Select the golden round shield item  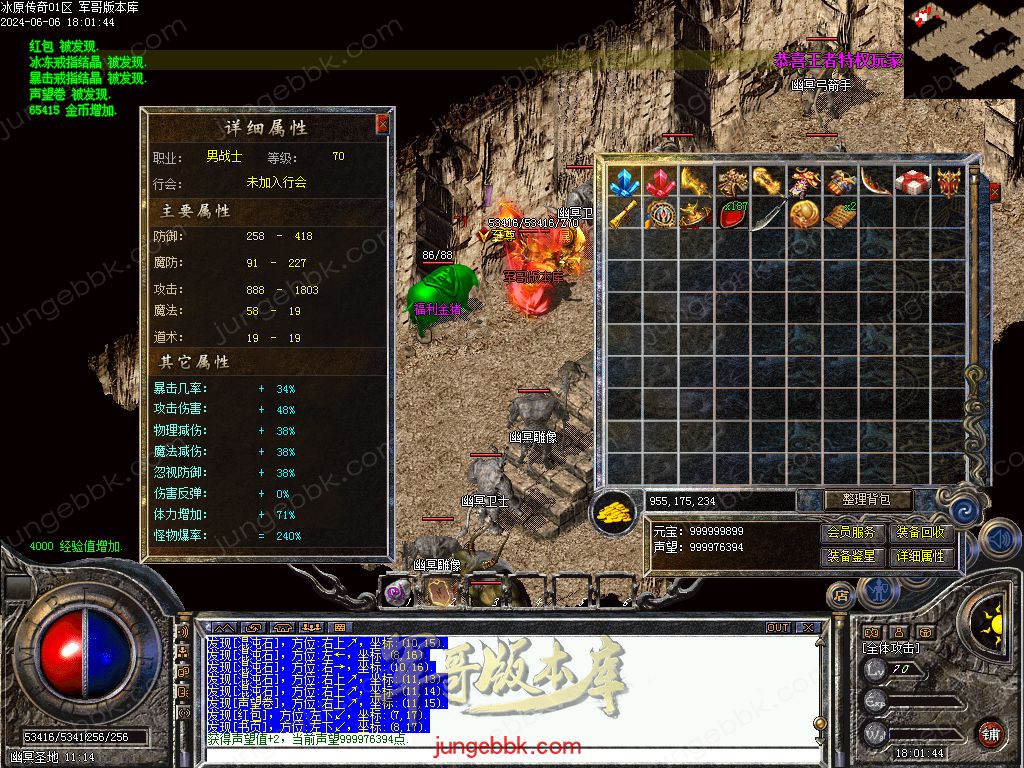click(804, 214)
